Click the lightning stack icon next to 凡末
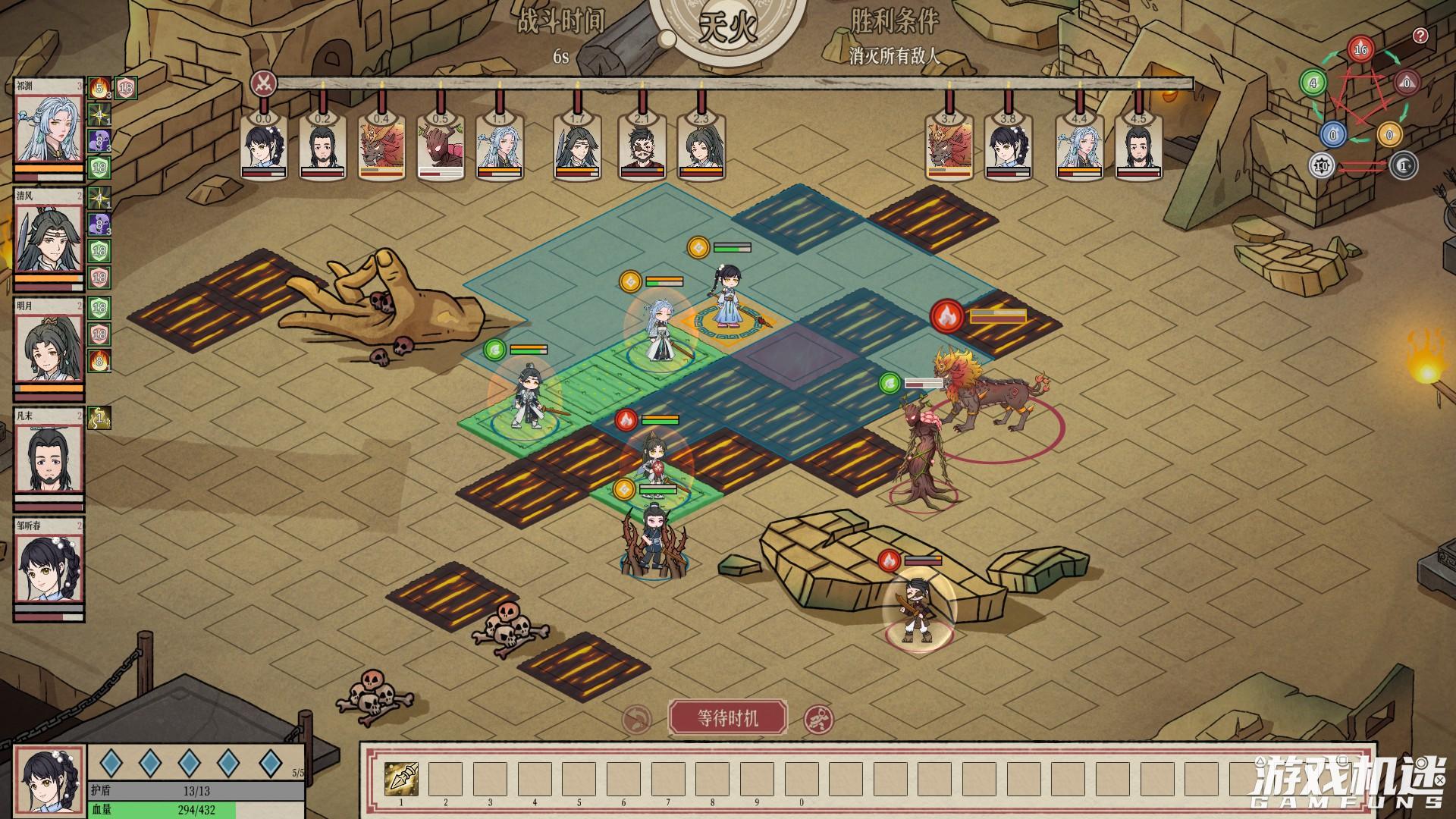The width and height of the screenshot is (1456, 819). [99, 416]
